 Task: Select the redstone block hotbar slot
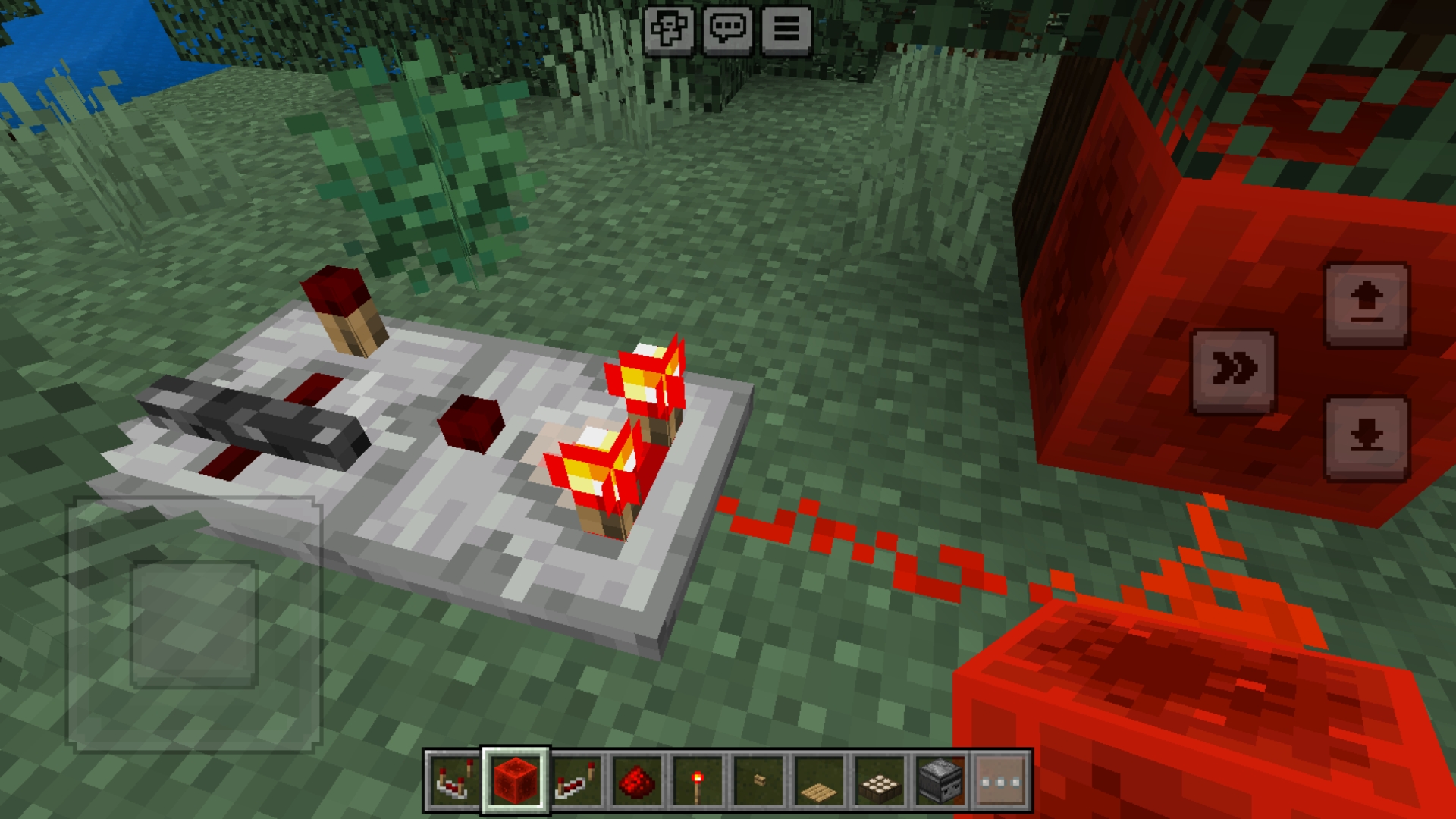(x=515, y=781)
